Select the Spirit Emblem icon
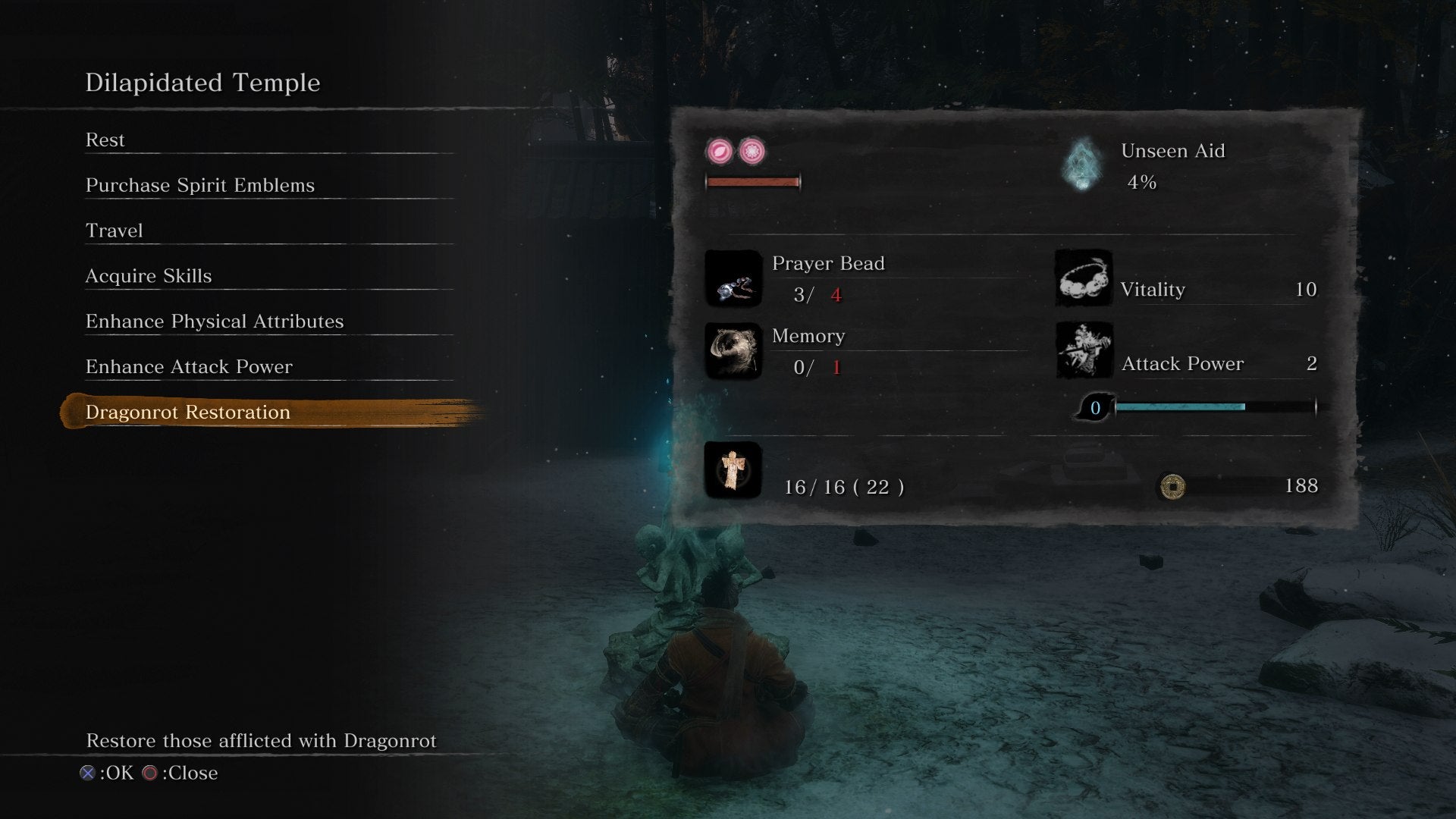 pos(733,470)
